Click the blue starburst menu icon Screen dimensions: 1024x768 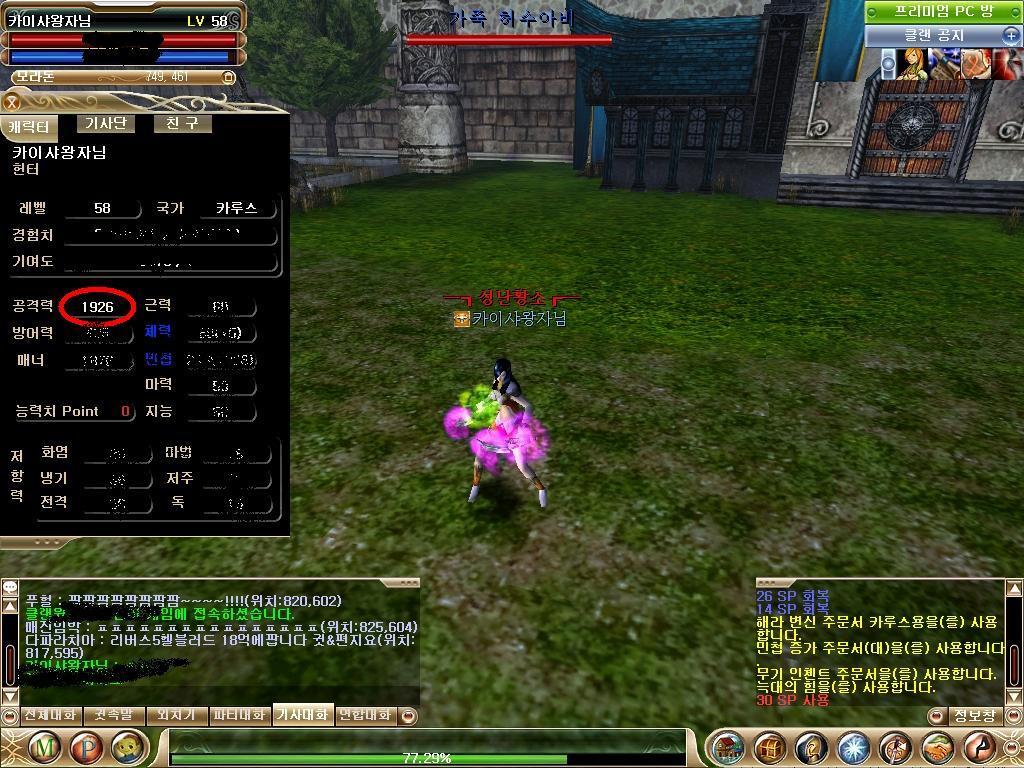[853, 748]
